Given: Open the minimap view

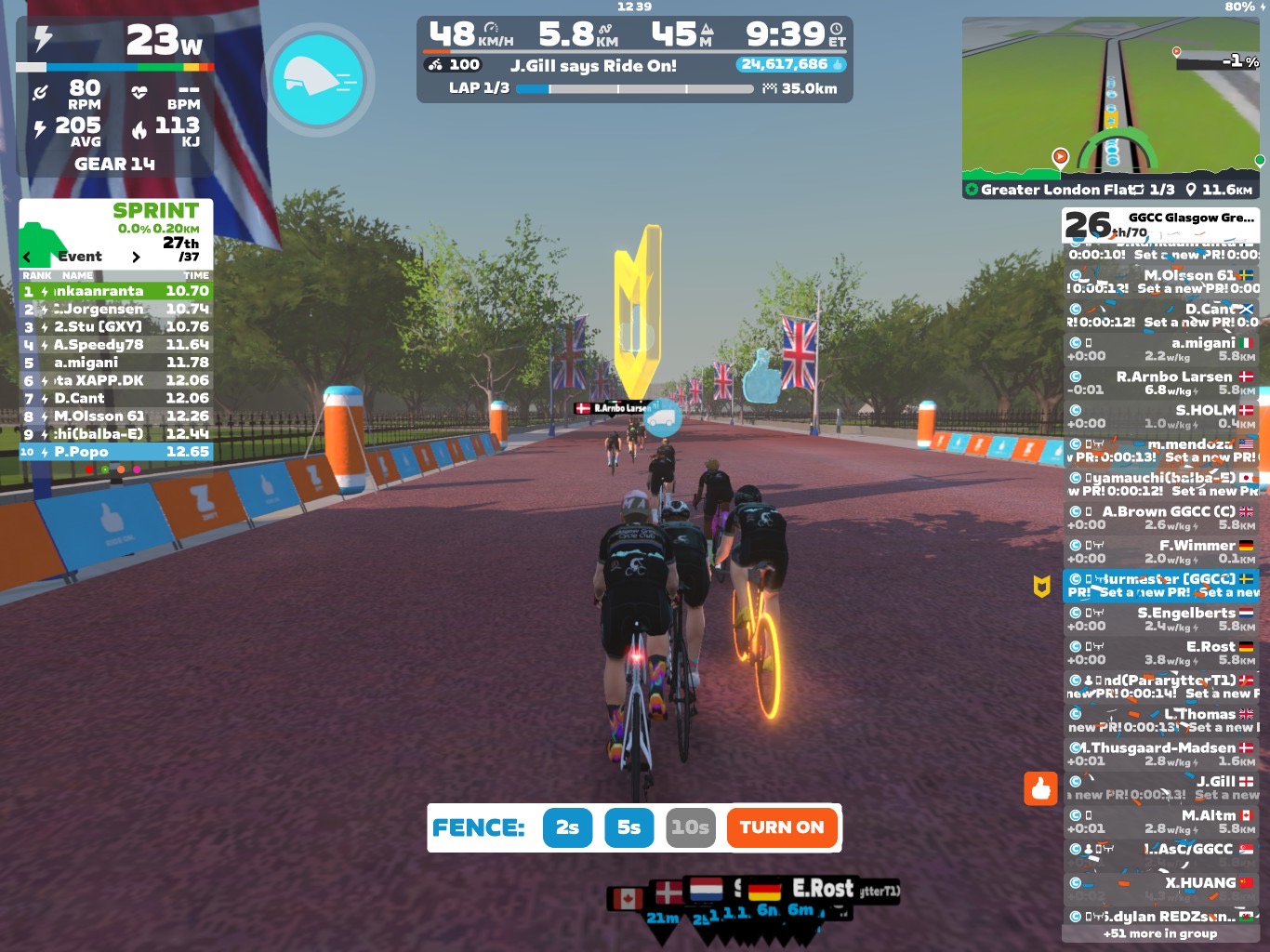Looking at the screenshot, I should (x=1110, y=98).
